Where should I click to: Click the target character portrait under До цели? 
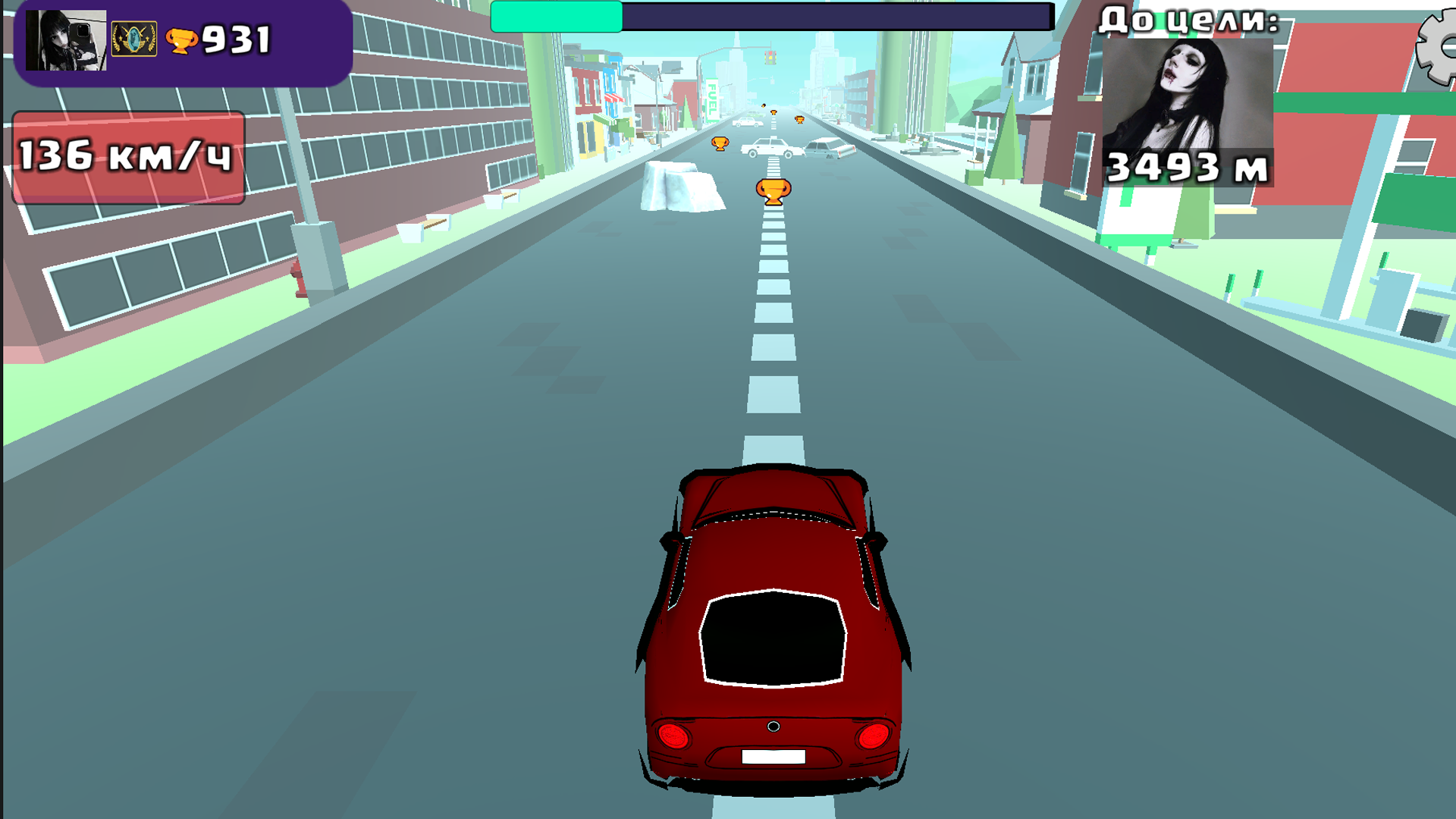tap(1190, 99)
